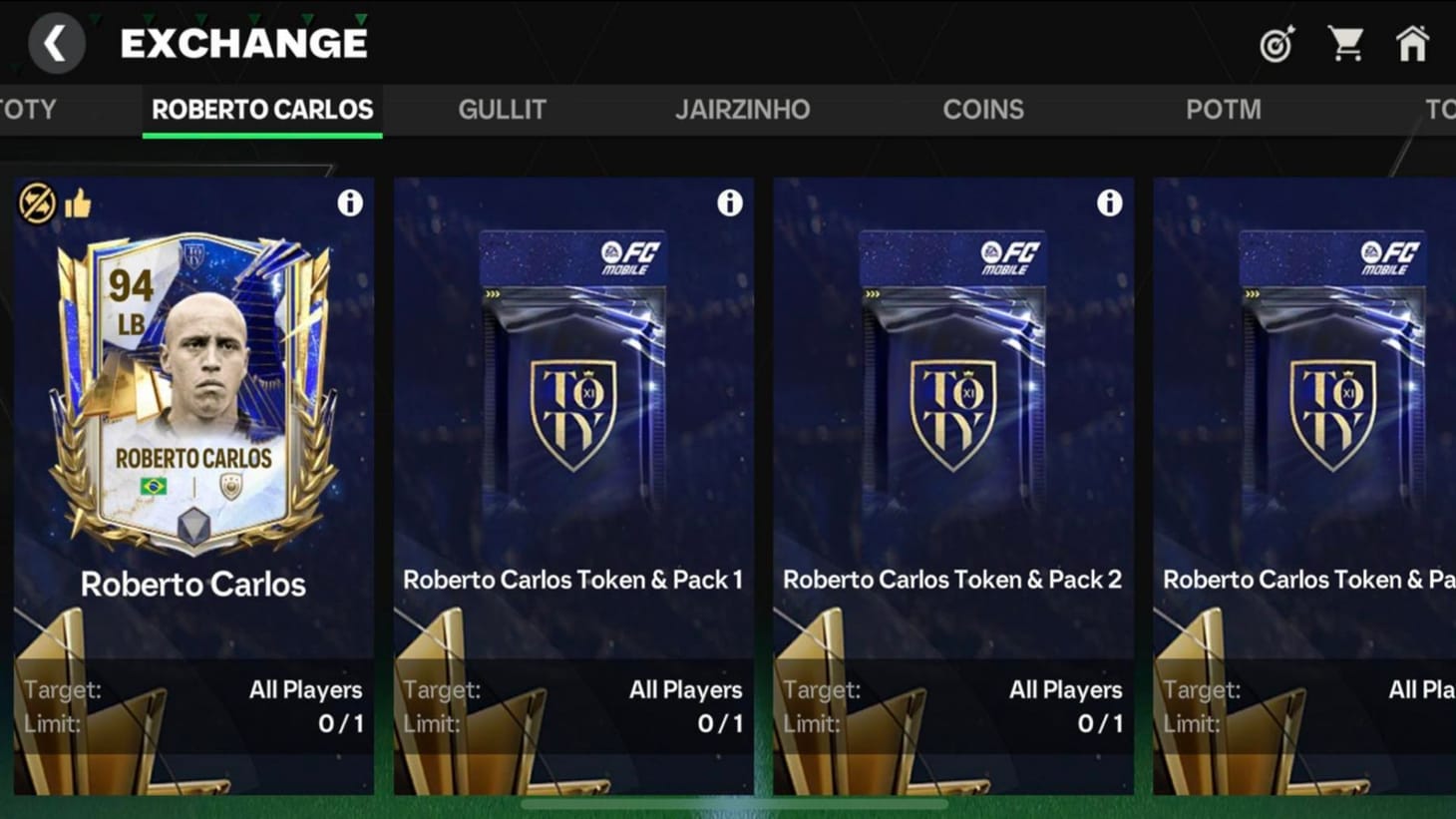Select the Roberto Carlos 94 LB player card
The width and height of the screenshot is (1456, 819).
click(194, 419)
